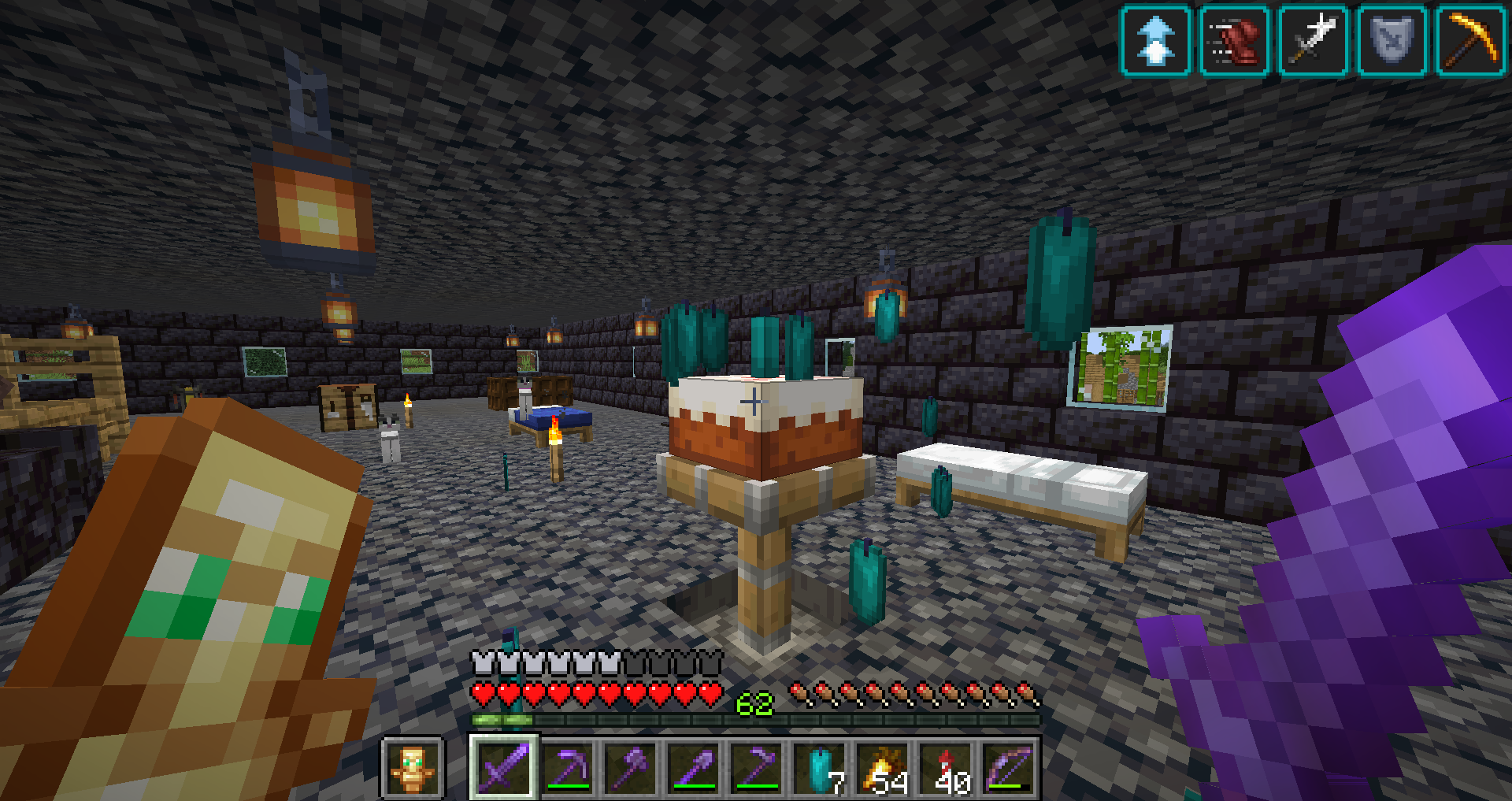
Task: Click the Haste golden pickaxe effect icon
Action: click(x=1471, y=40)
